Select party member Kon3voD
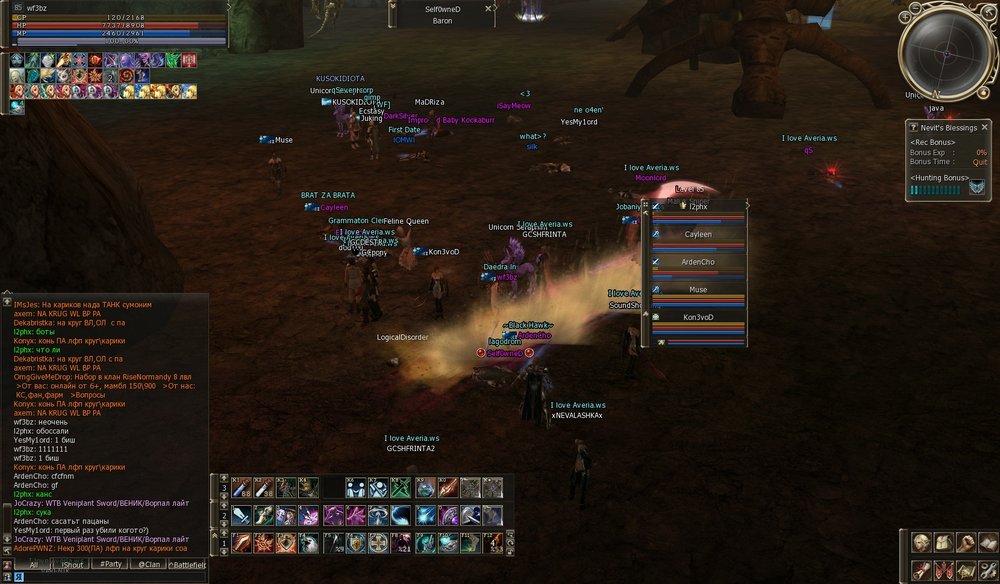The width and height of the screenshot is (1000, 584). (698, 317)
